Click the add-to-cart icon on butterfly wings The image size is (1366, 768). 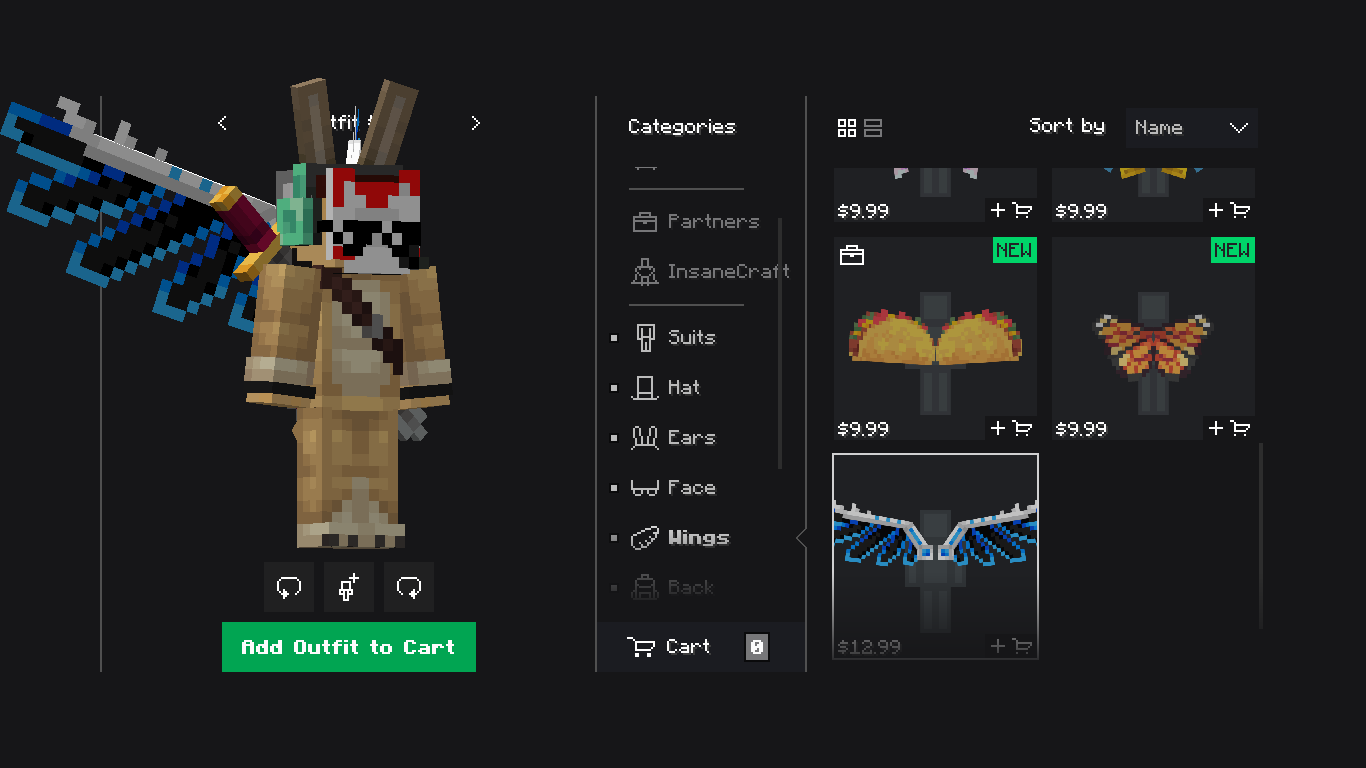coord(1228,428)
